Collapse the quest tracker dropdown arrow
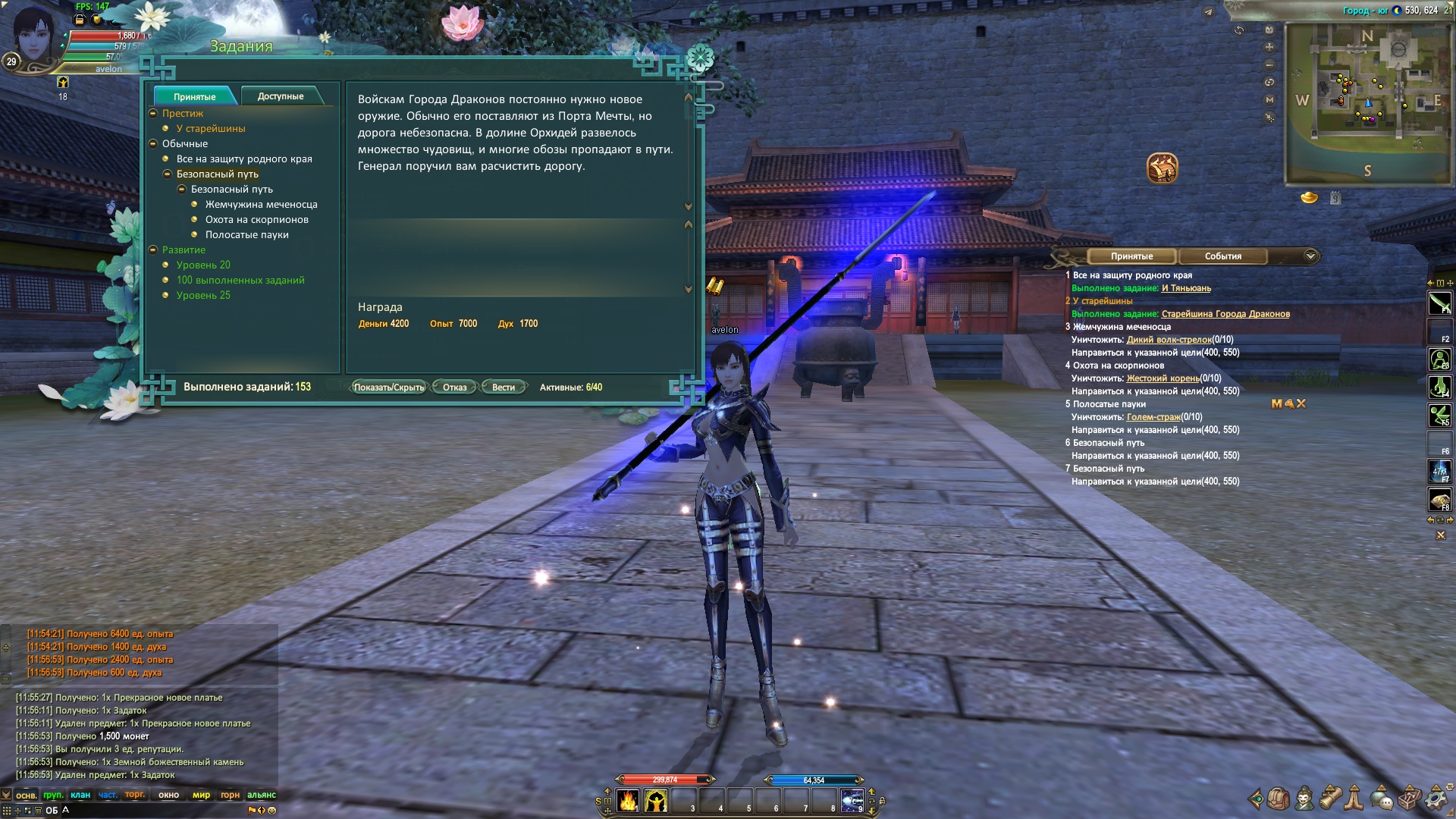This screenshot has width=1456, height=819. 1310,256
